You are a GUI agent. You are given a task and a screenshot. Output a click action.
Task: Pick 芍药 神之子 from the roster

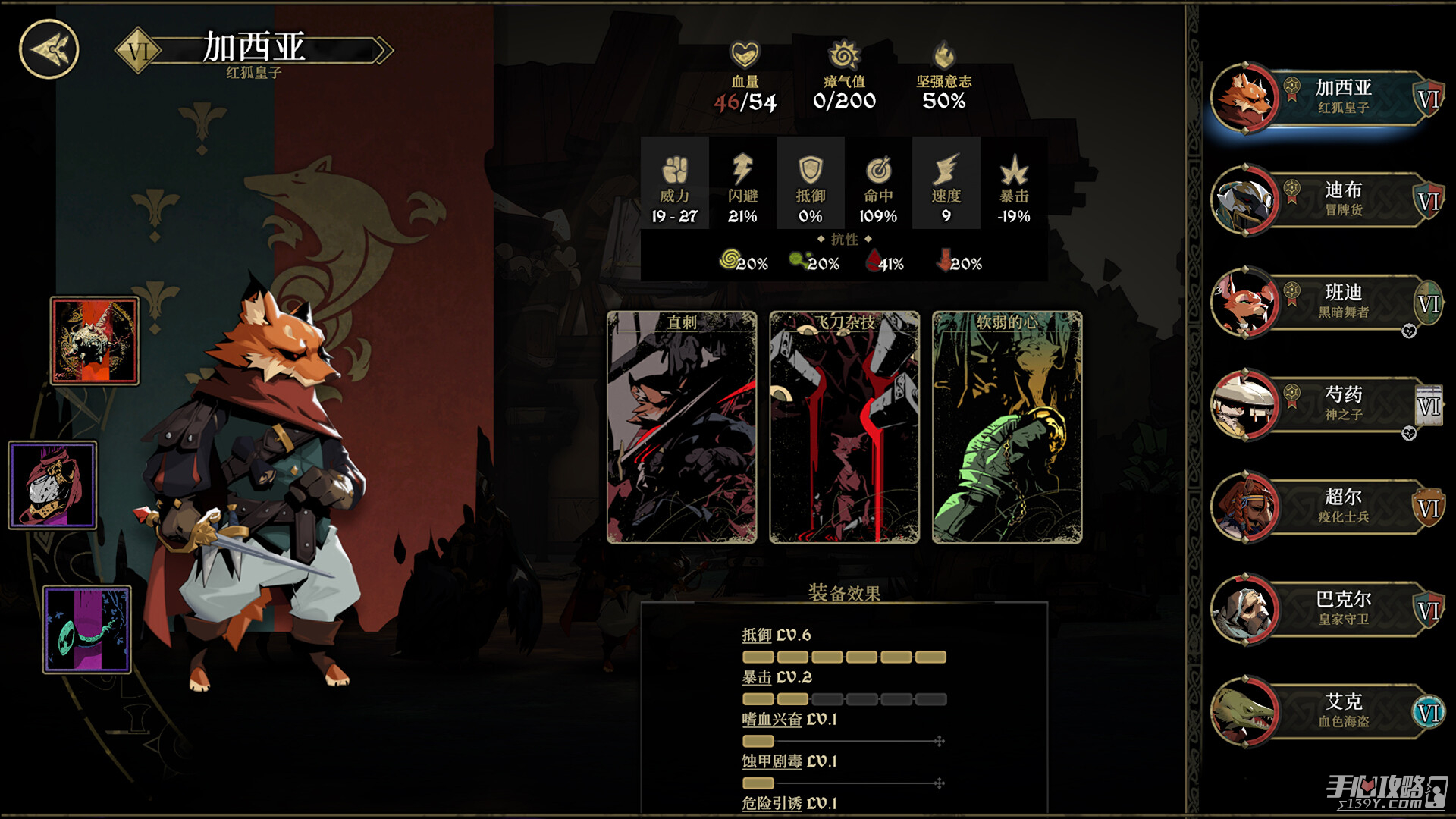click(x=1326, y=405)
